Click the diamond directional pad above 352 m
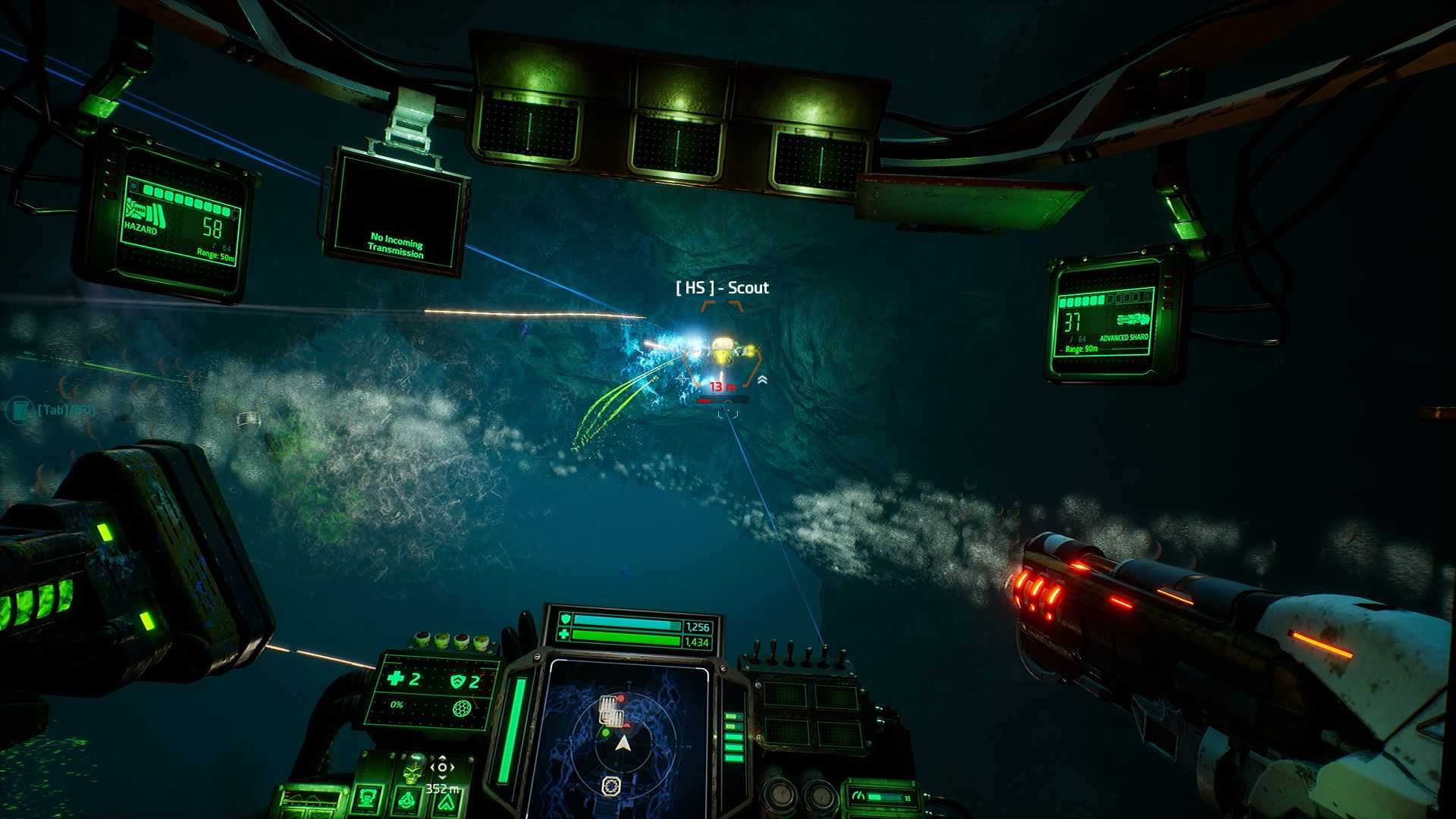1456x819 pixels. tap(443, 767)
